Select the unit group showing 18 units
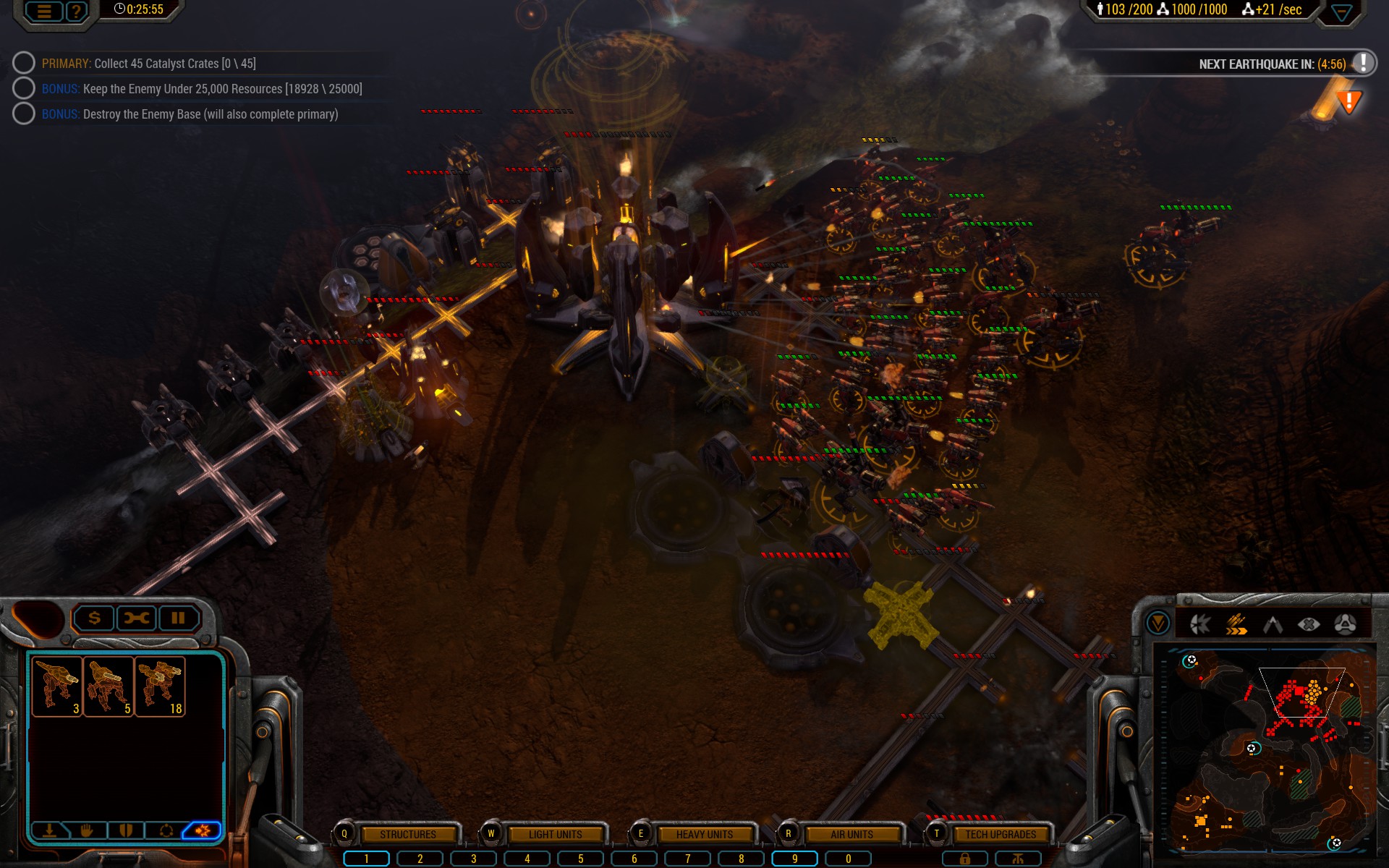Image resolution: width=1389 pixels, height=868 pixels. click(160, 686)
